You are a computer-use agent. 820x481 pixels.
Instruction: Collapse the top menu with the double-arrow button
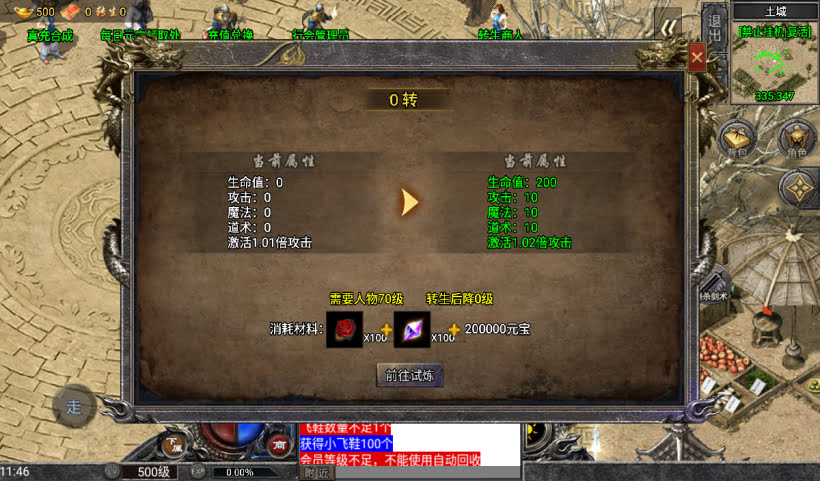[670, 28]
